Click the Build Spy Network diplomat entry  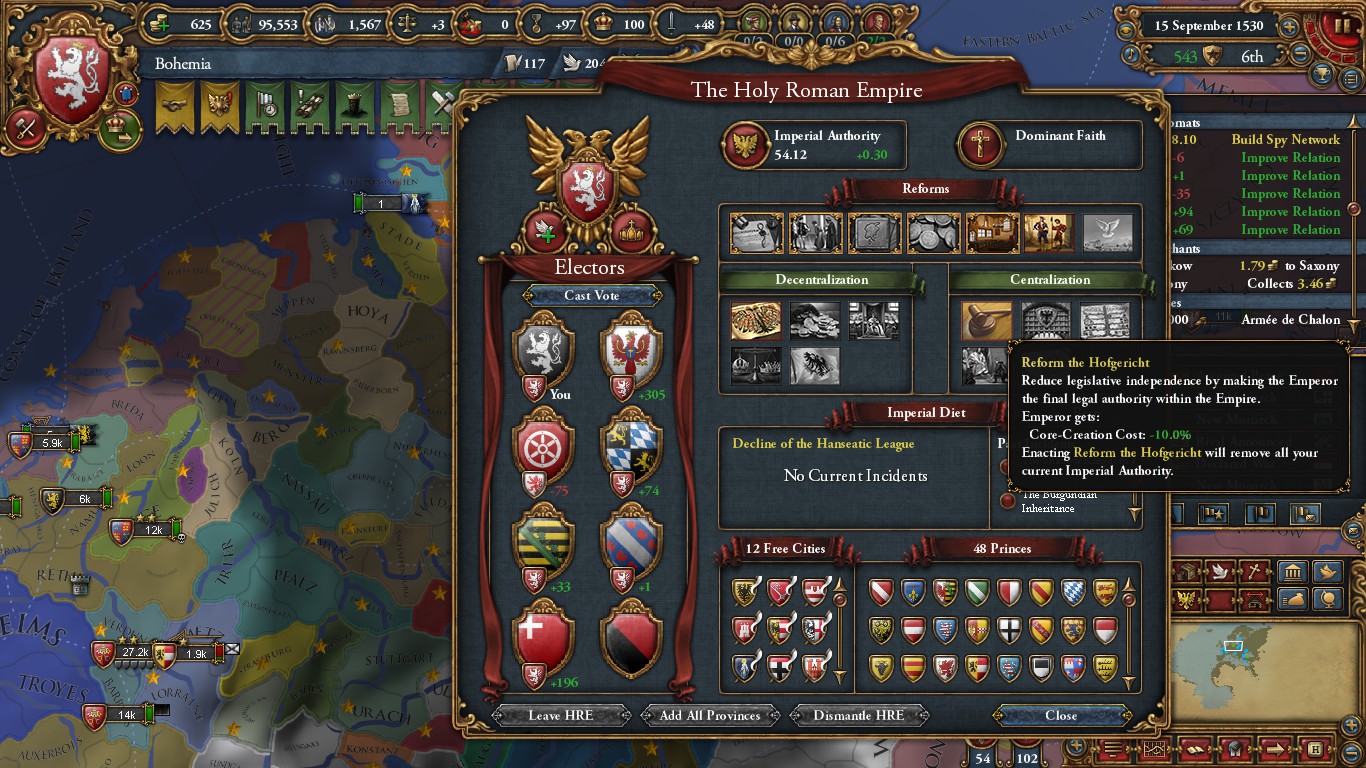coord(1285,140)
